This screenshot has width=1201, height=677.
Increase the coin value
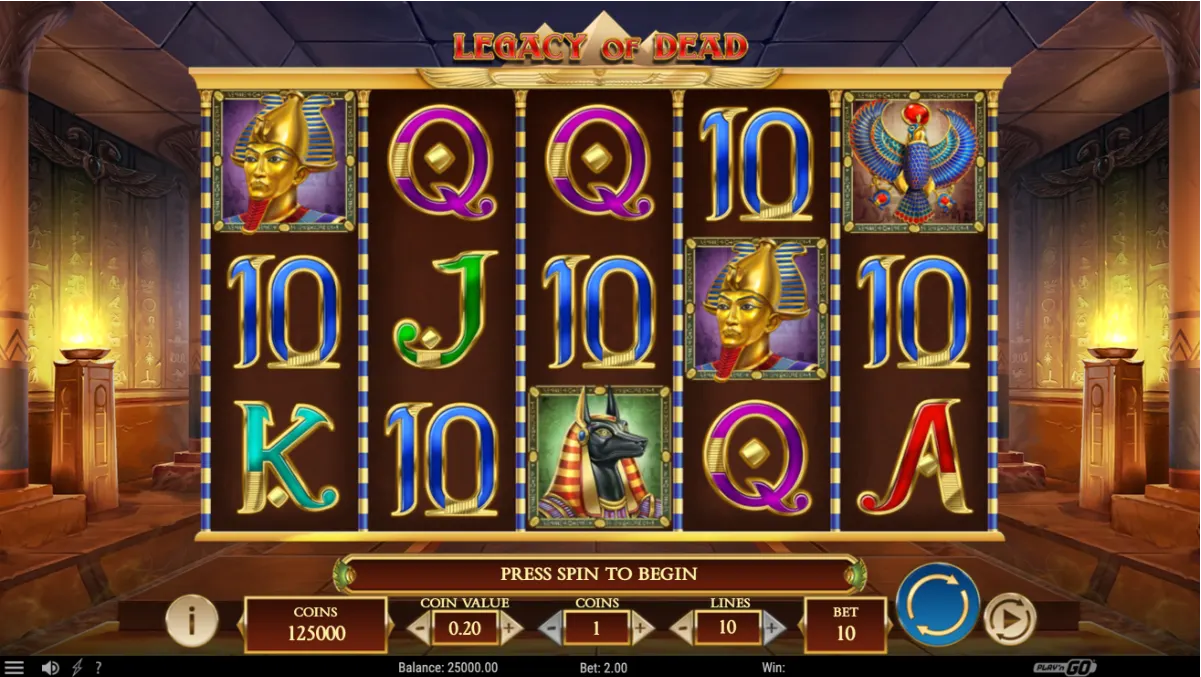[x=511, y=628]
